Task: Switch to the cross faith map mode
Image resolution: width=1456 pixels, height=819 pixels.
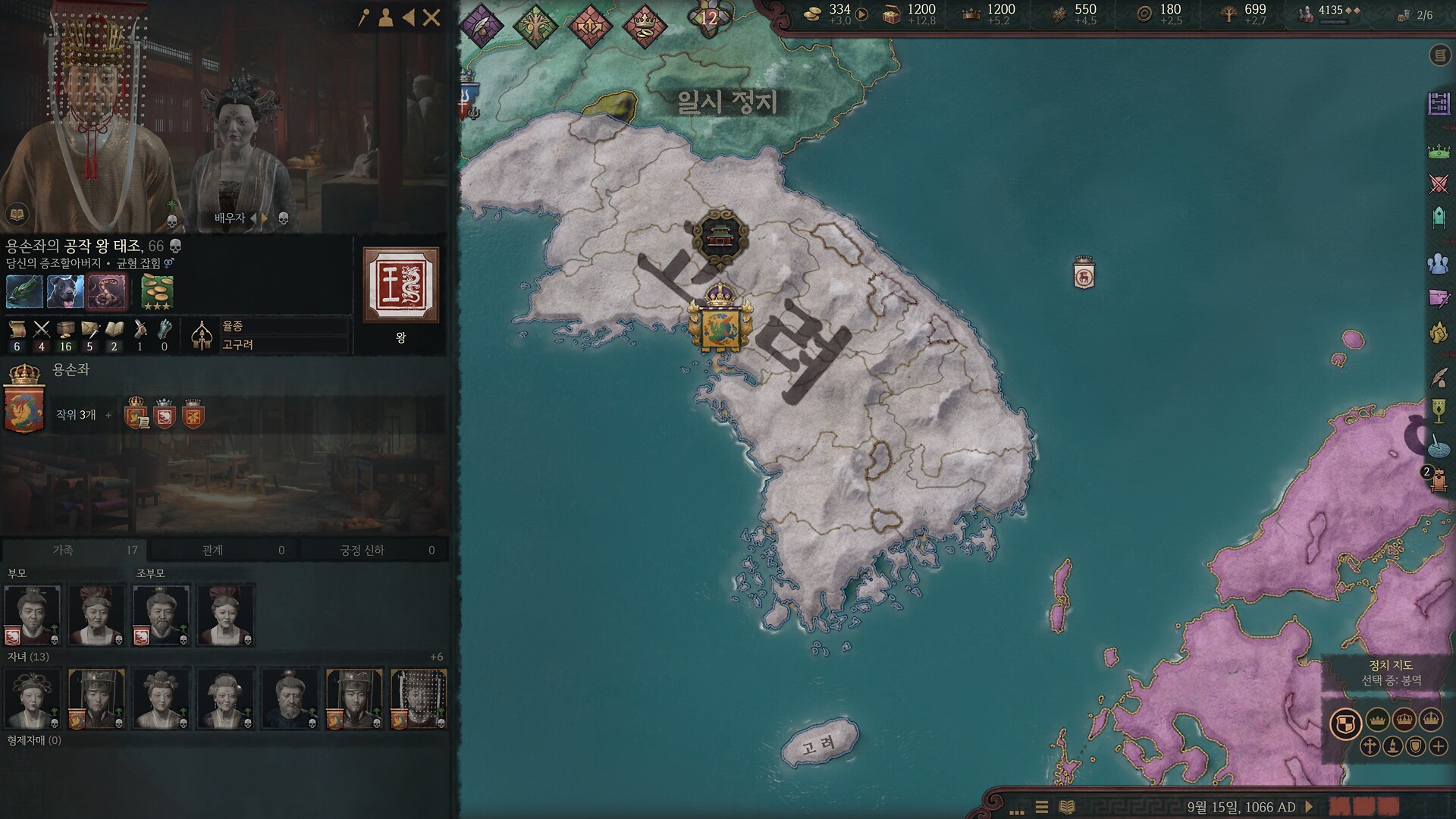Action: [1370, 746]
